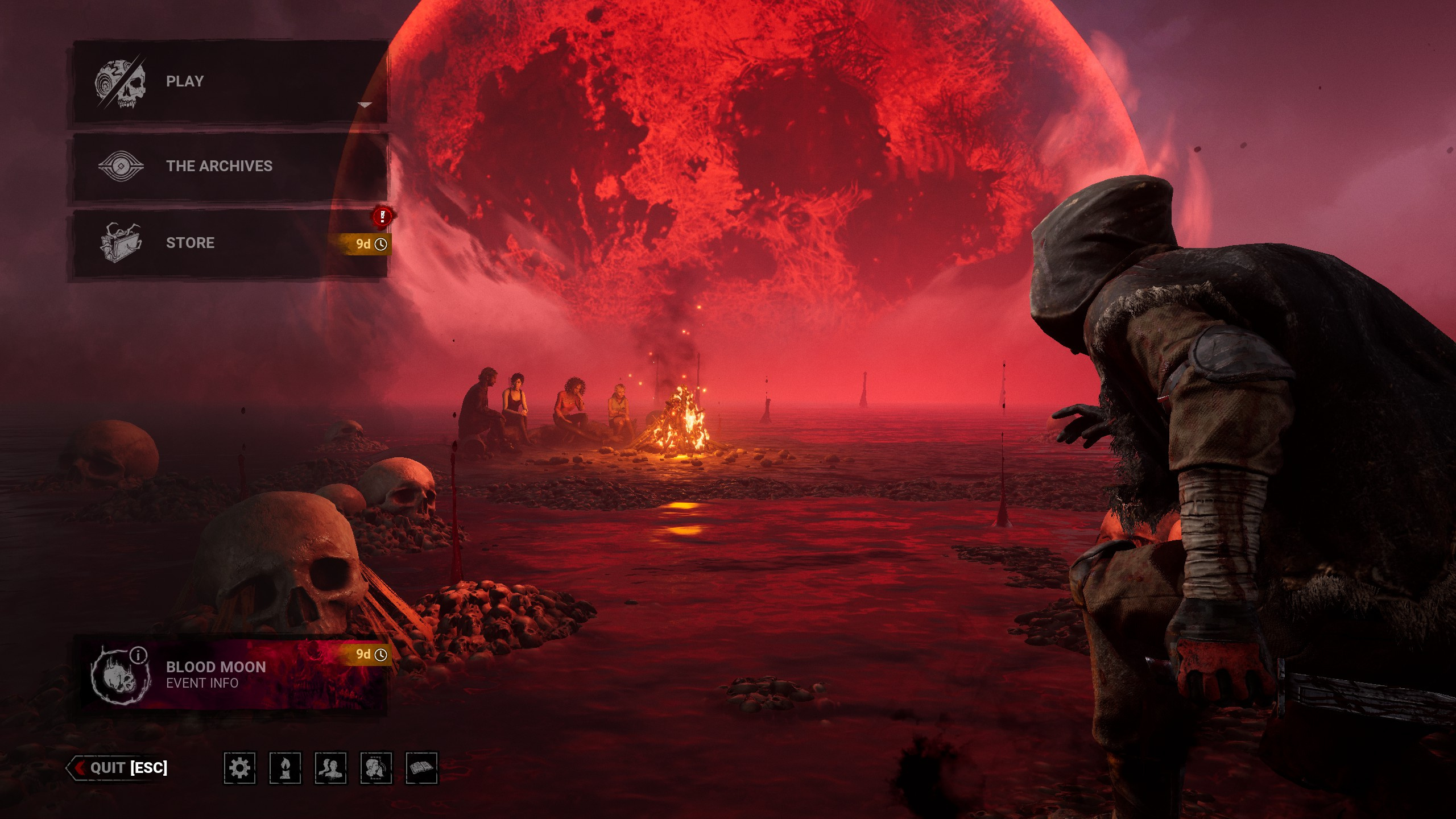This screenshot has height=819, width=1456.
Task: Open the Store
Action: tap(230, 243)
